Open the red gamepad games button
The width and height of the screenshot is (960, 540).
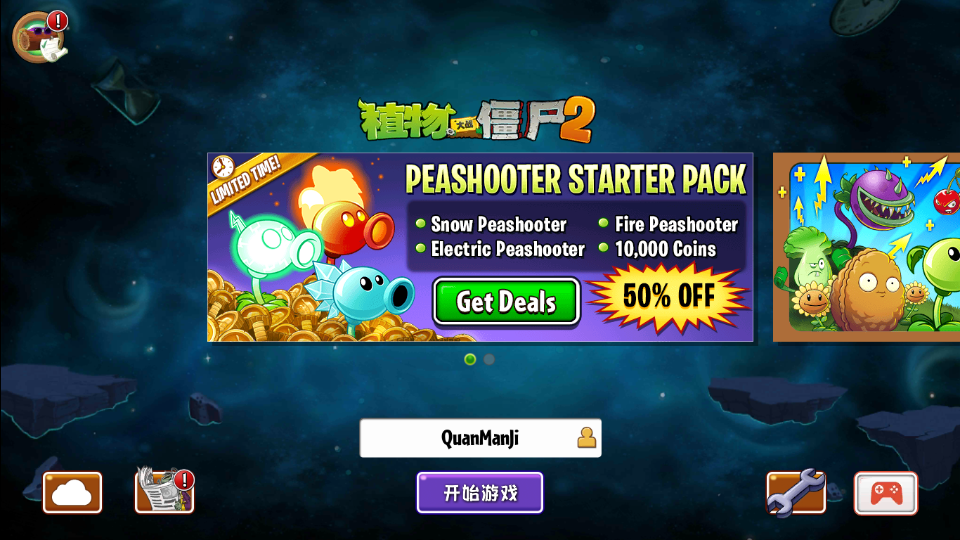[885, 493]
